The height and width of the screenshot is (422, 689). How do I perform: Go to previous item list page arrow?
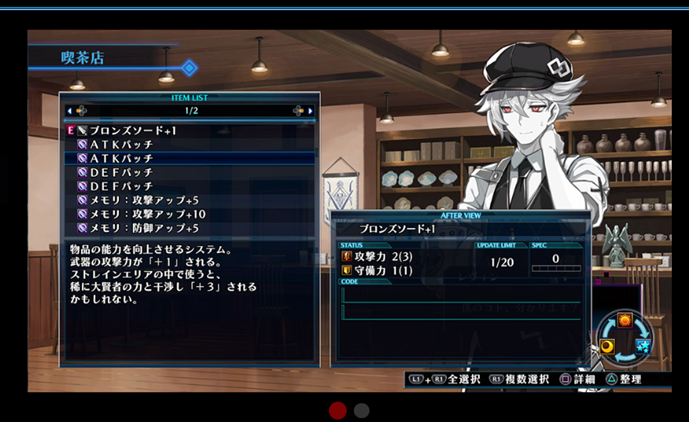pyautogui.click(x=76, y=110)
